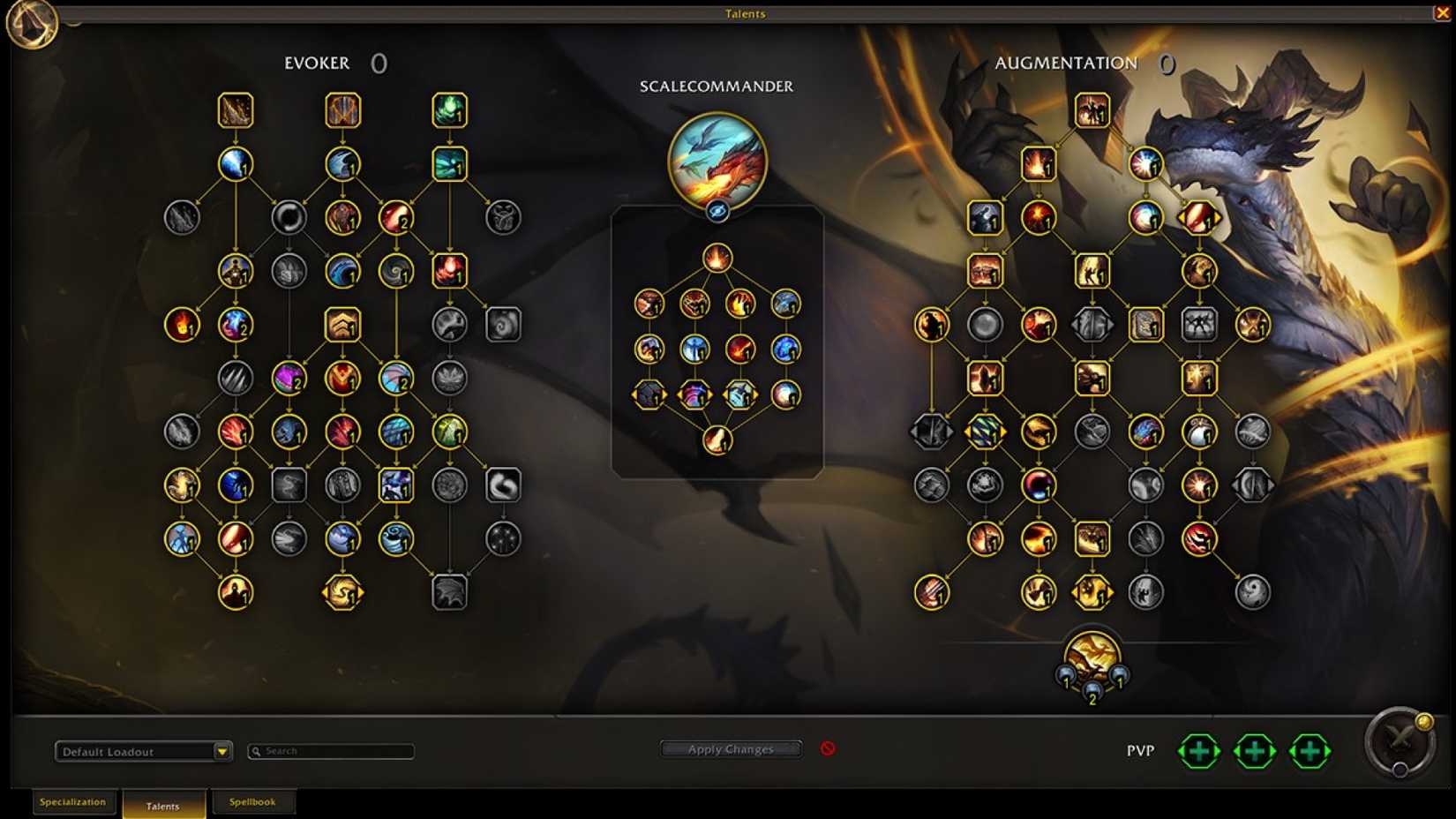Switch to the Specialization tab
The image size is (1456, 819).
[x=74, y=802]
